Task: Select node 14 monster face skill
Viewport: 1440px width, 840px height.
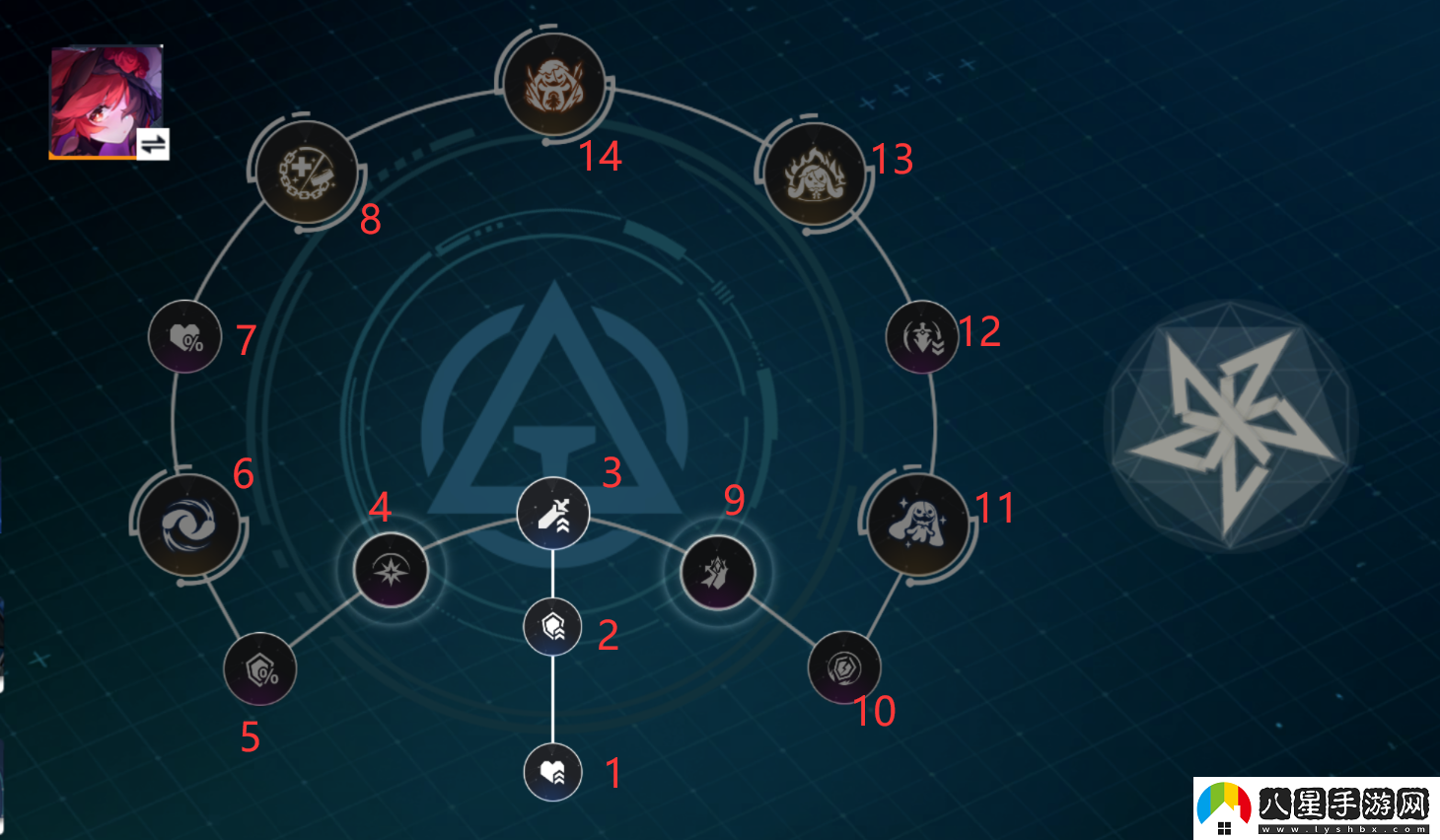Action: 553,85
